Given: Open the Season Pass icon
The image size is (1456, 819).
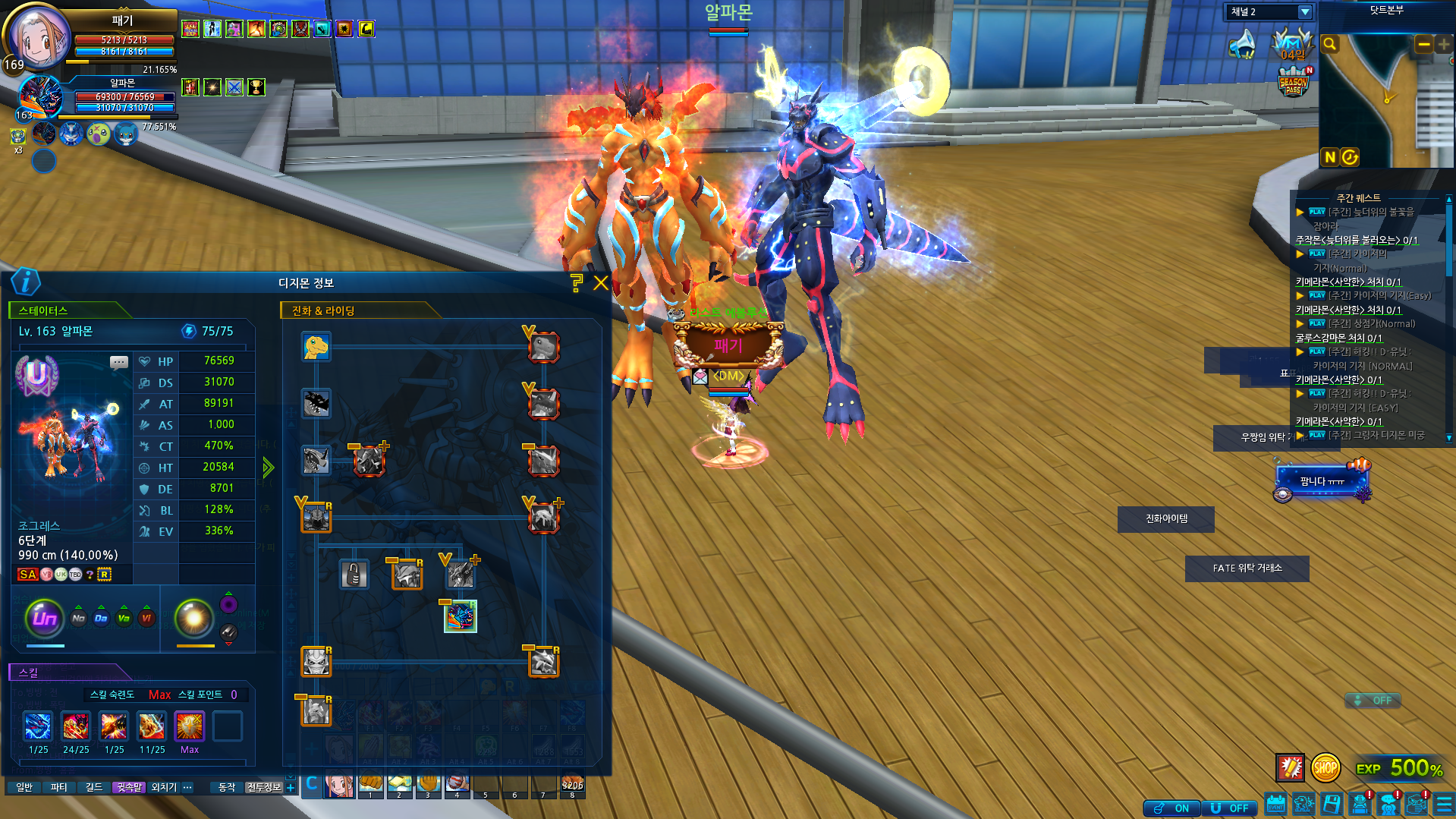Looking at the screenshot, I should [1293, 83].
